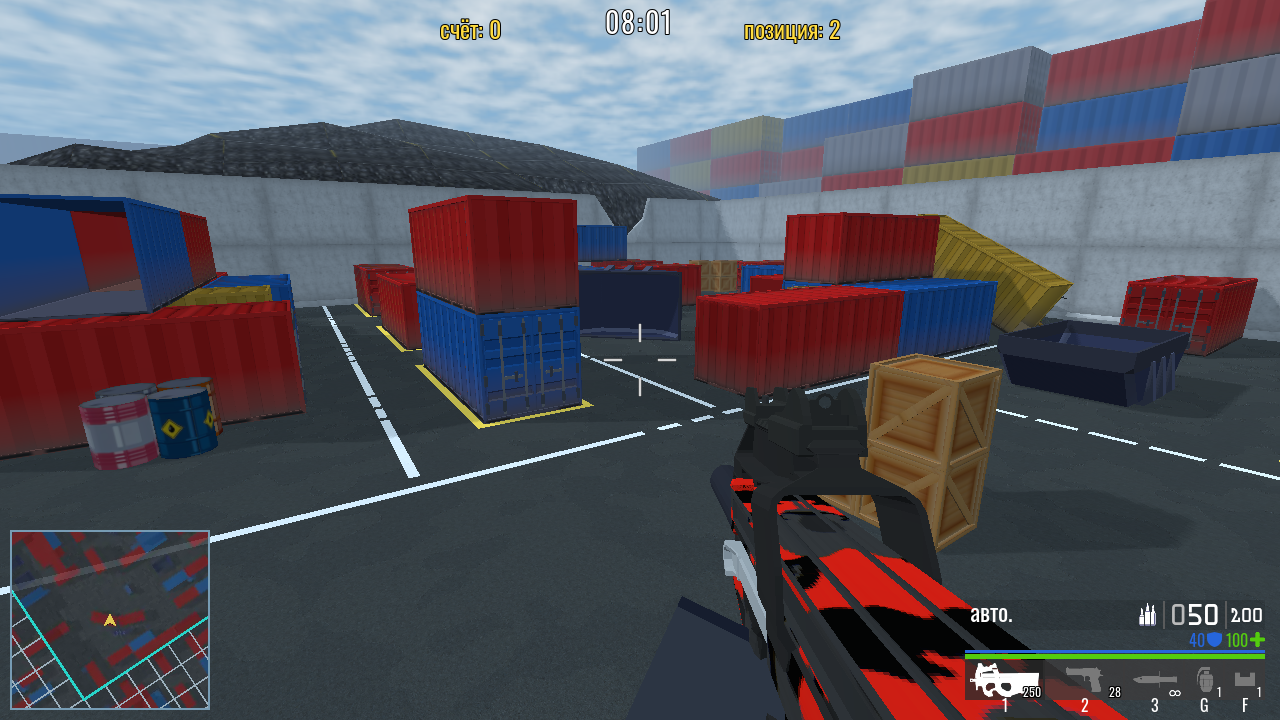Image resolution: width=1280 pixels, height=720 pixels.
Task: Click the crosshair at screen center
Action: pyautogui.click(x=640, y=360)
